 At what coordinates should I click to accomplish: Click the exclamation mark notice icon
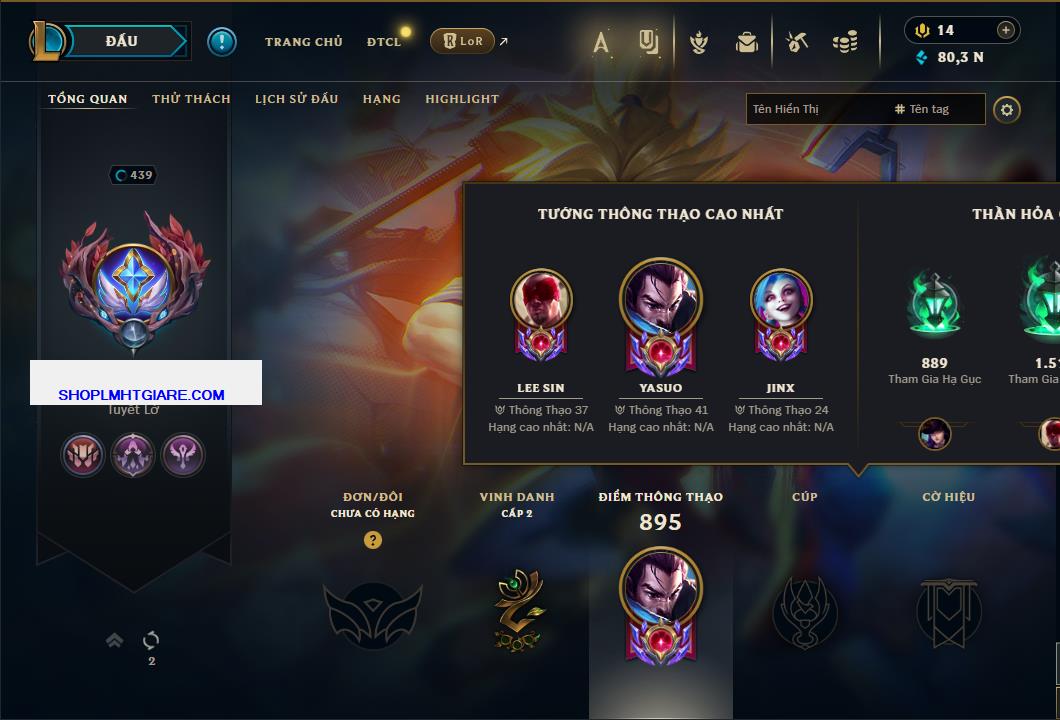[222, 42]
